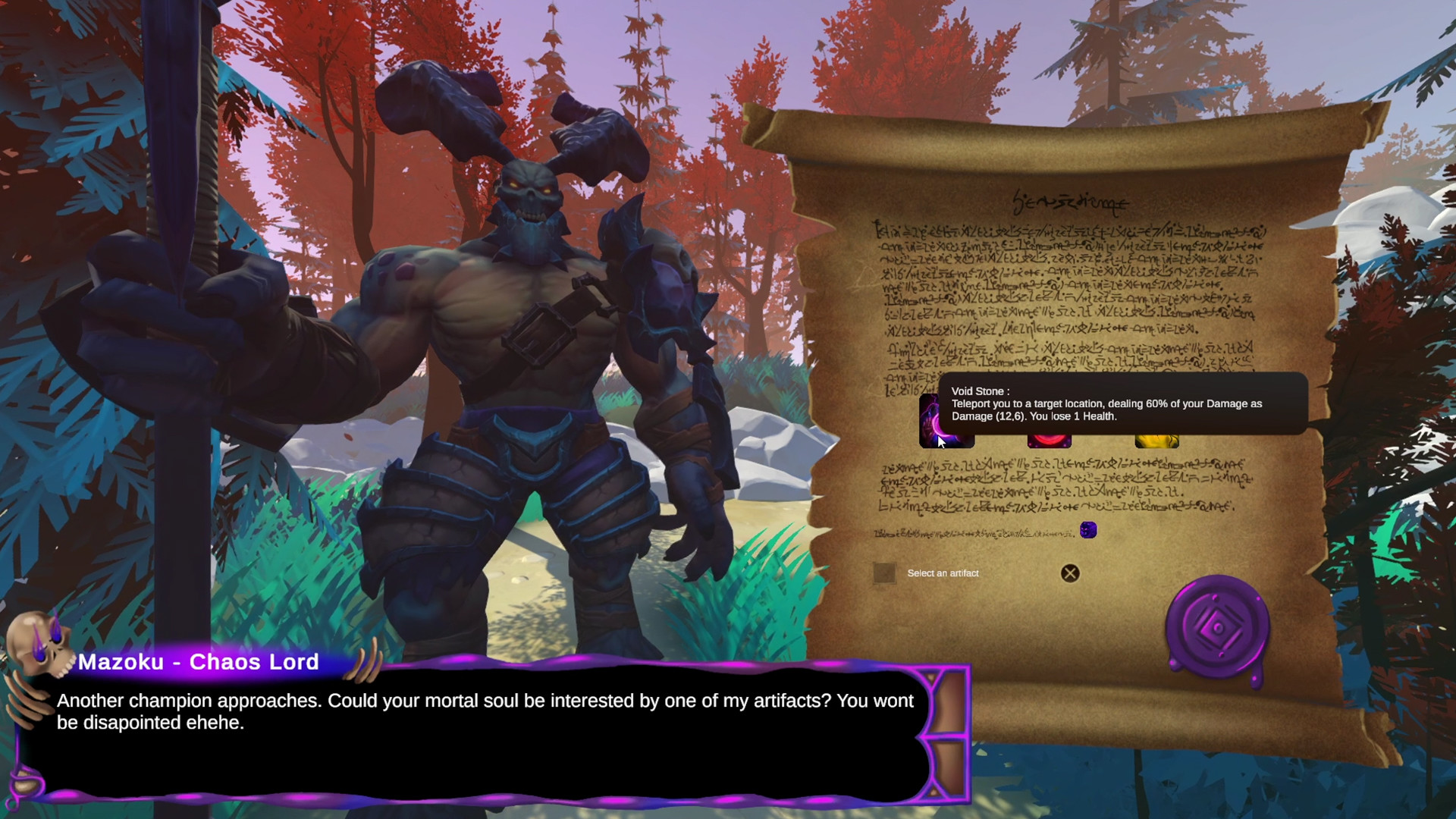Click the small purple gem in the scroll text
1456x819 pixels.
tap(1088, 531)
